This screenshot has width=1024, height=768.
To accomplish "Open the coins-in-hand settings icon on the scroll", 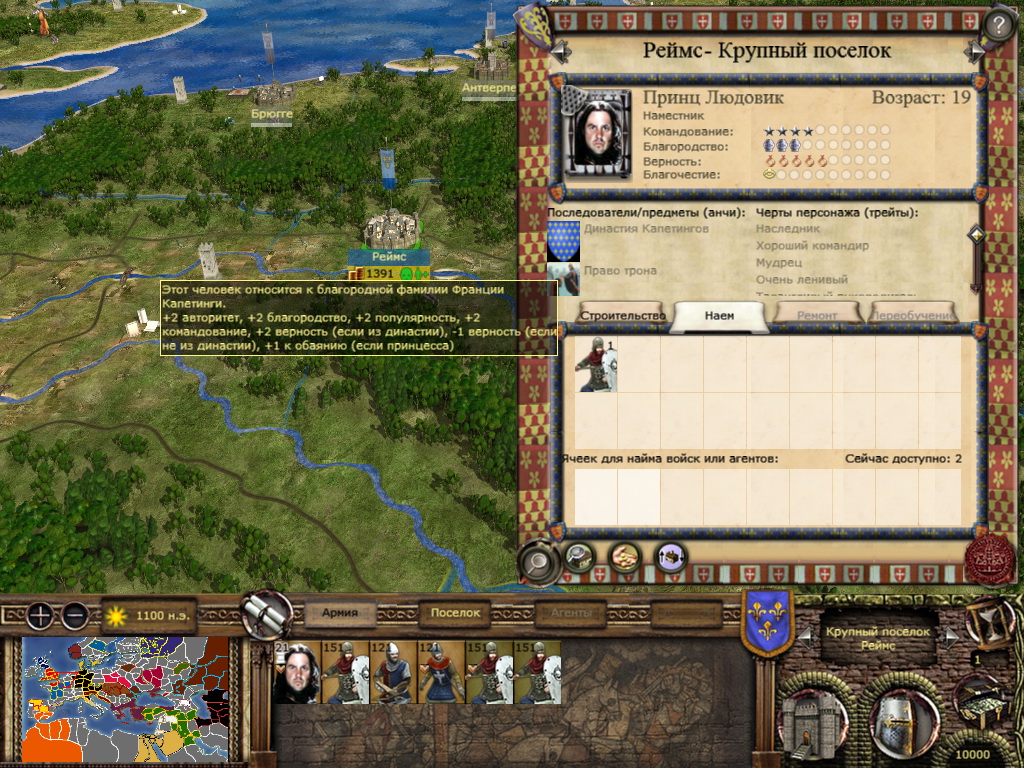I will [625, 557].
